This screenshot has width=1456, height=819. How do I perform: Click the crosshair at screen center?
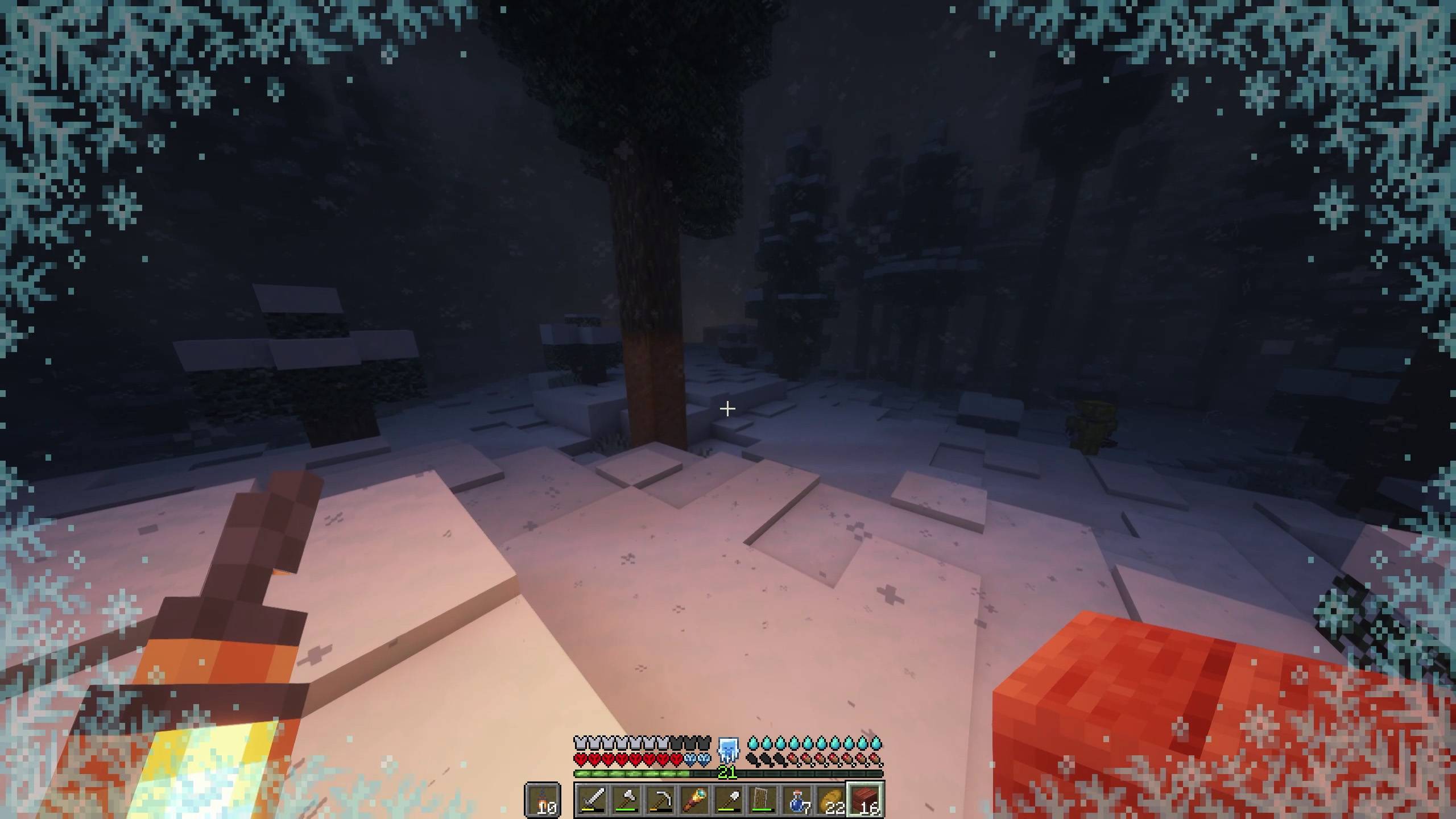tap(727, 408)
